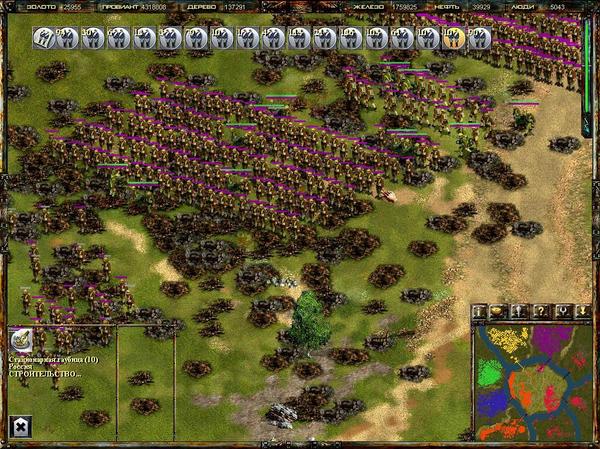Viewport: 600px width, 449px height.
Task: Click the howitzer unit portrait icon
Action: tap(19, 340)
